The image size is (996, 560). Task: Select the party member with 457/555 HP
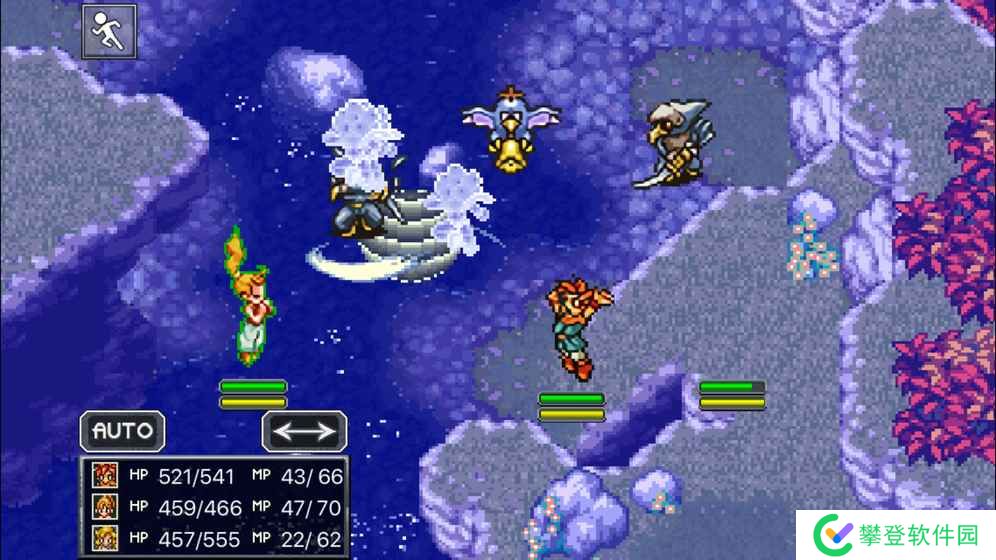click(213, 538)
